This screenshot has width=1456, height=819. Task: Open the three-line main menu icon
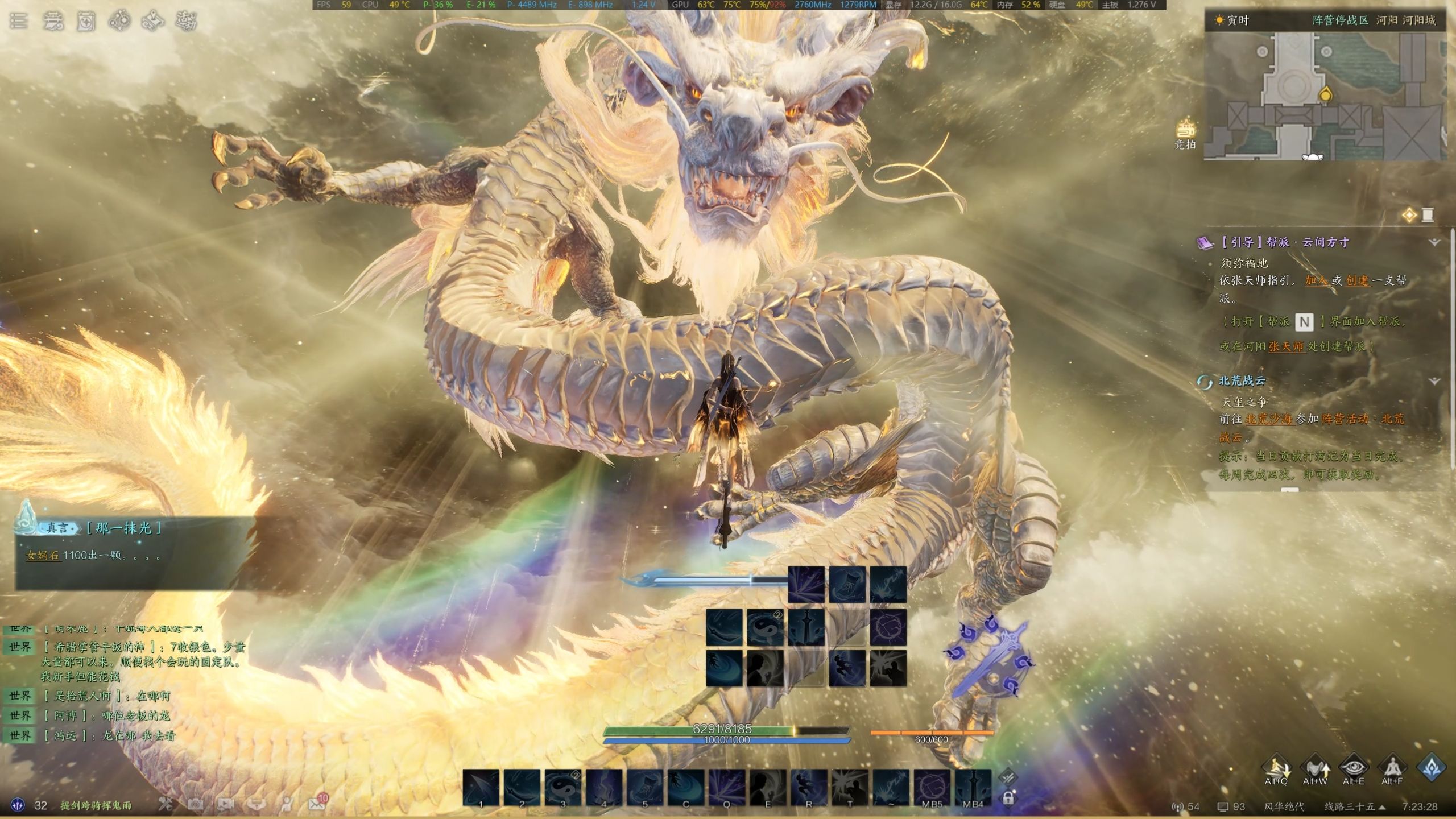click(18, 21)
